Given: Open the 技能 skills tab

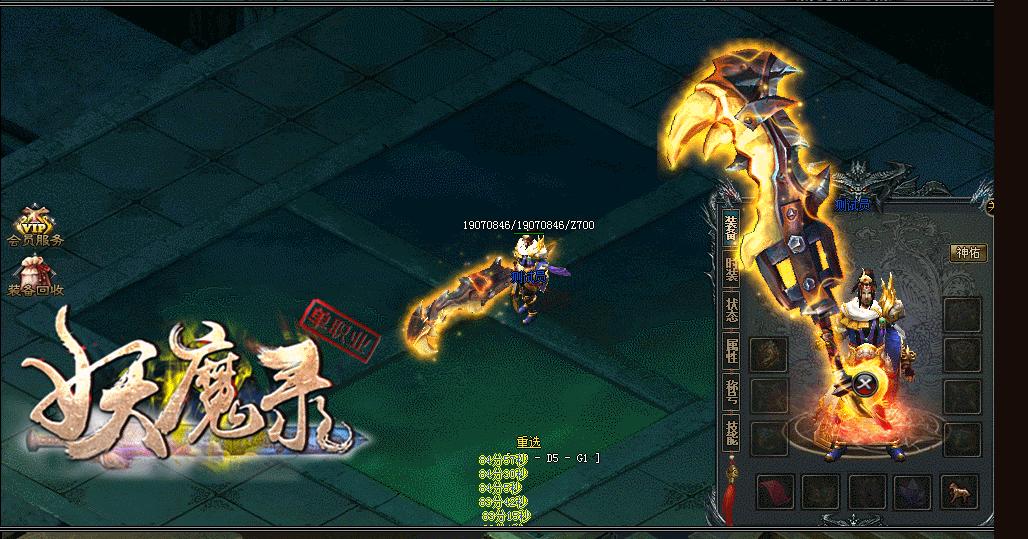Looking at the screenshot, I should tap(732, 432).
